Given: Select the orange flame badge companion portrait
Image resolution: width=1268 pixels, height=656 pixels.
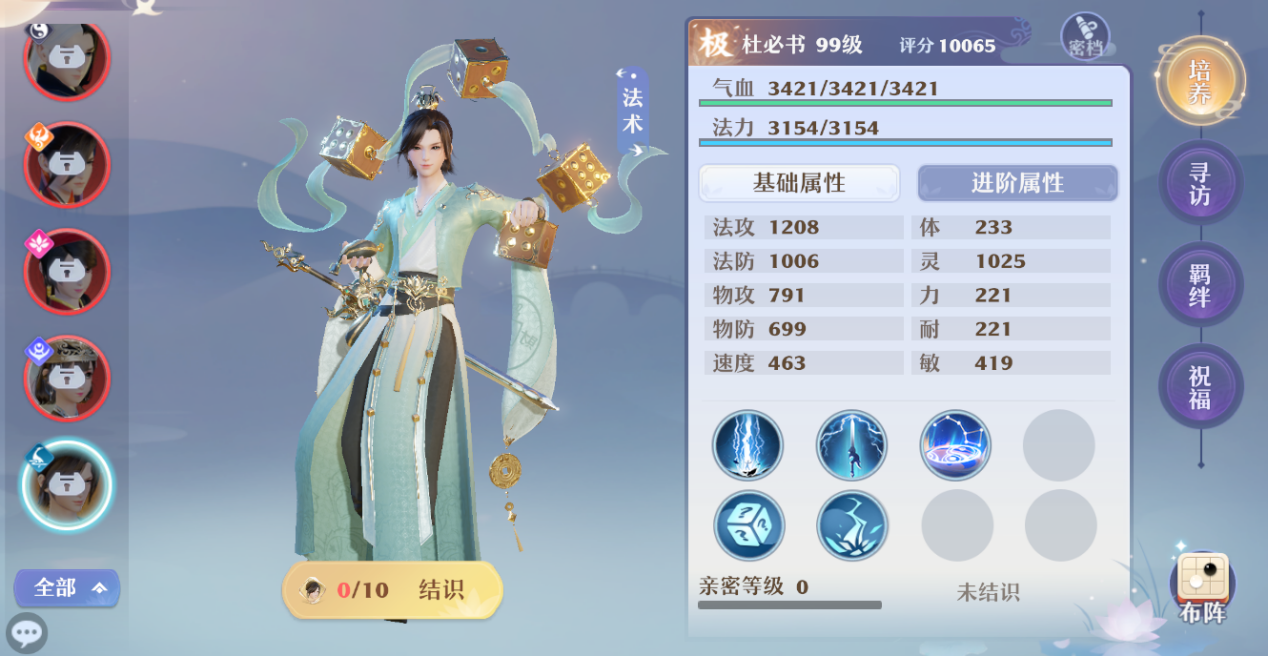Looking at the screenshot, I should click(66, 165).
